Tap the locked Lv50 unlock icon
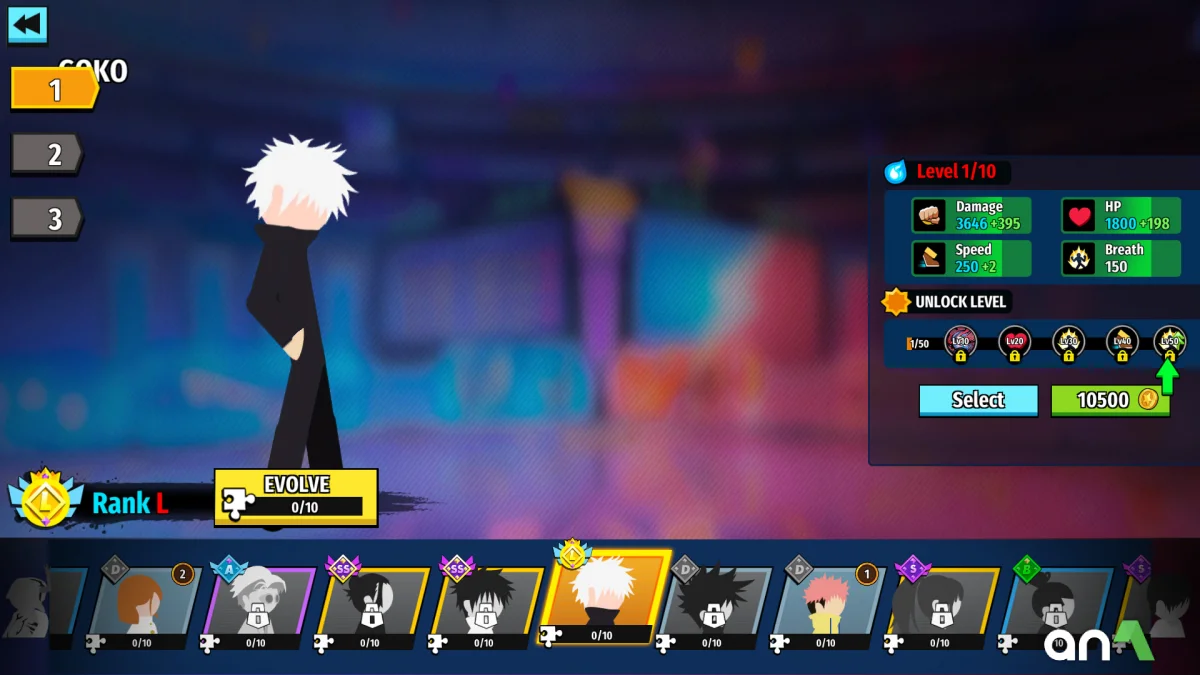This screenshot has width=1200, height=675. coord(1170,343)
